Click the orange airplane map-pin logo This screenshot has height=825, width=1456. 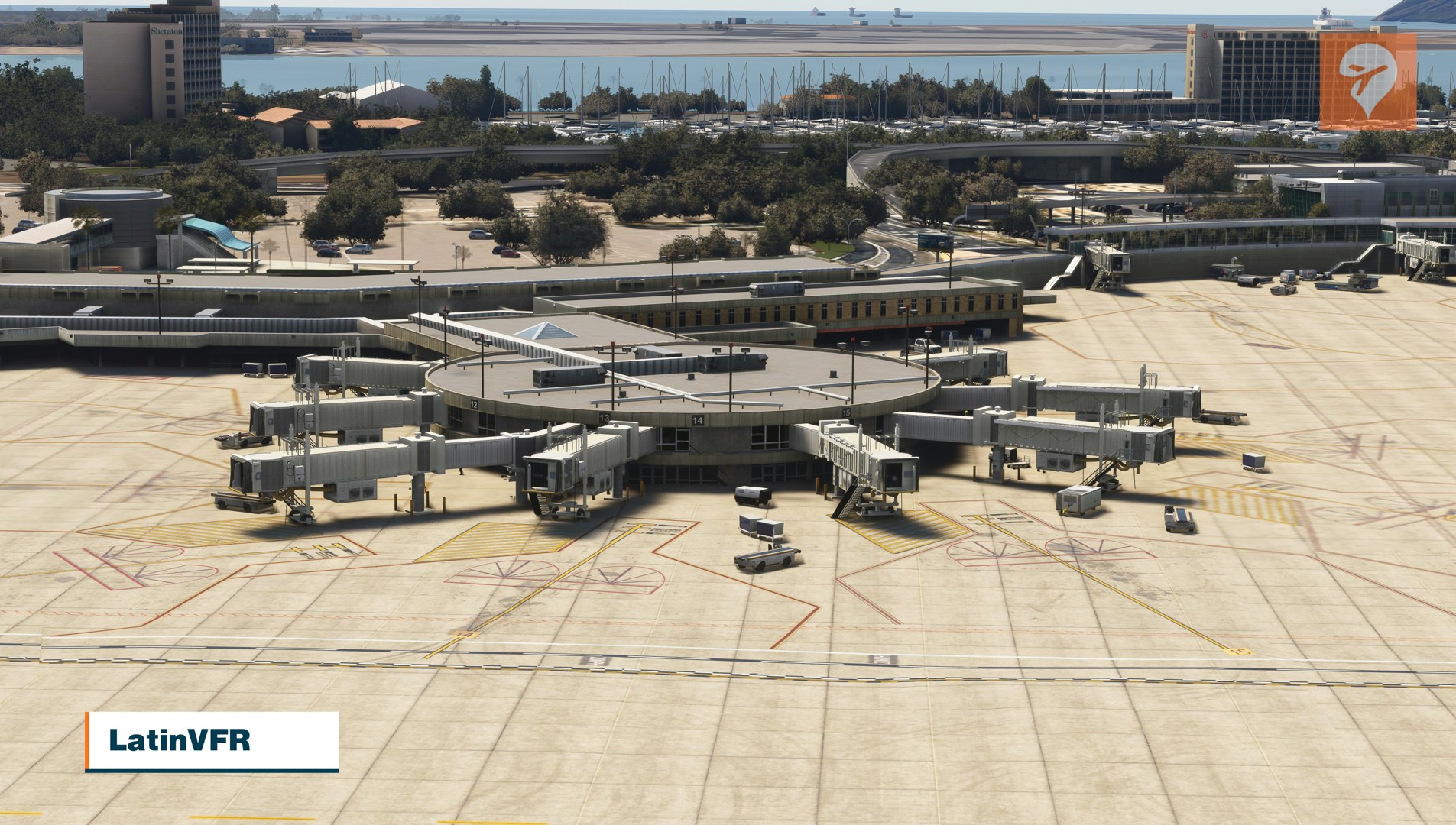coord(1367,80)
